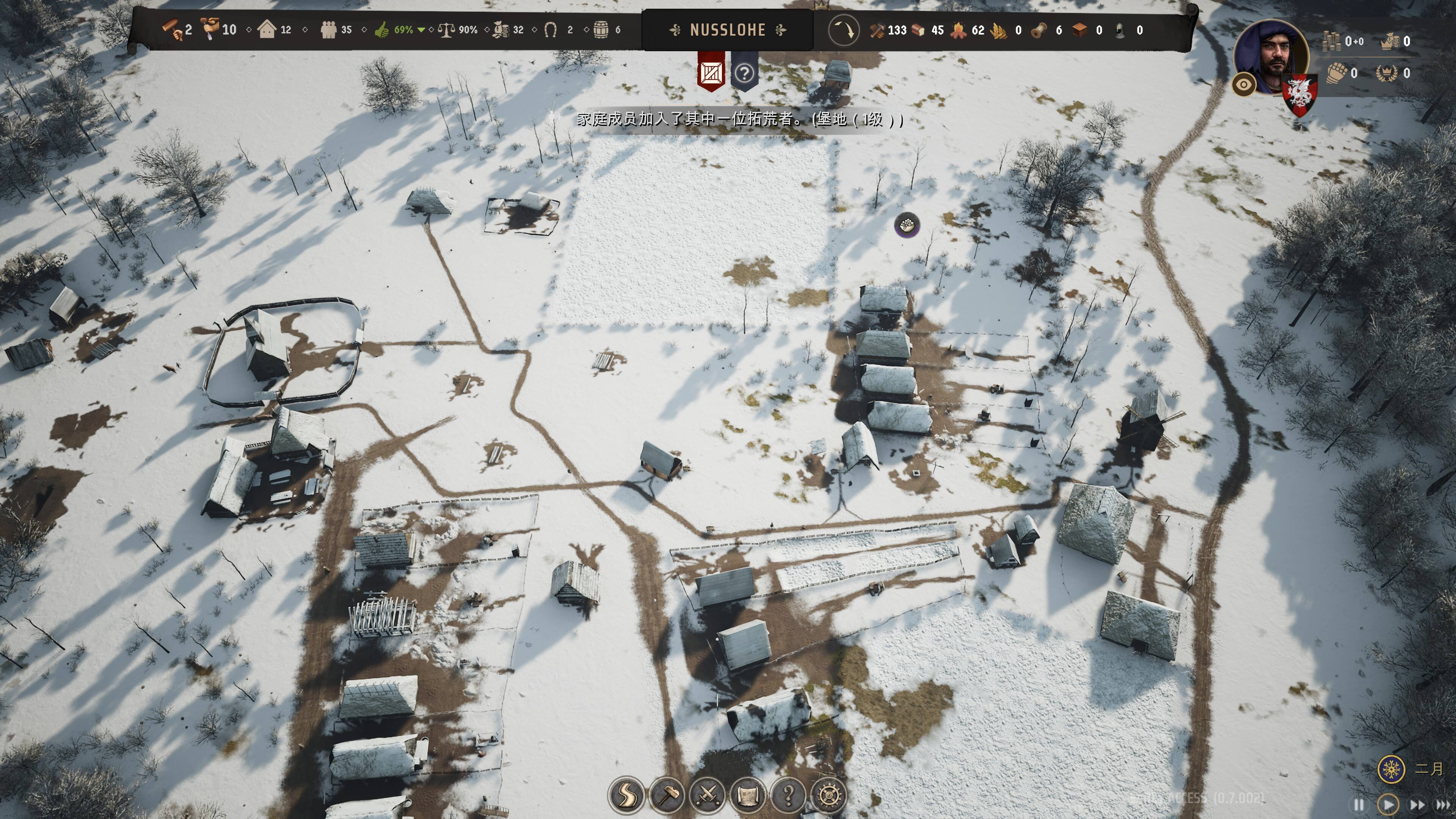This screenshot has height=819, width=1456.
Task: Open the question mark help button
Action: [x=788, y=795]
